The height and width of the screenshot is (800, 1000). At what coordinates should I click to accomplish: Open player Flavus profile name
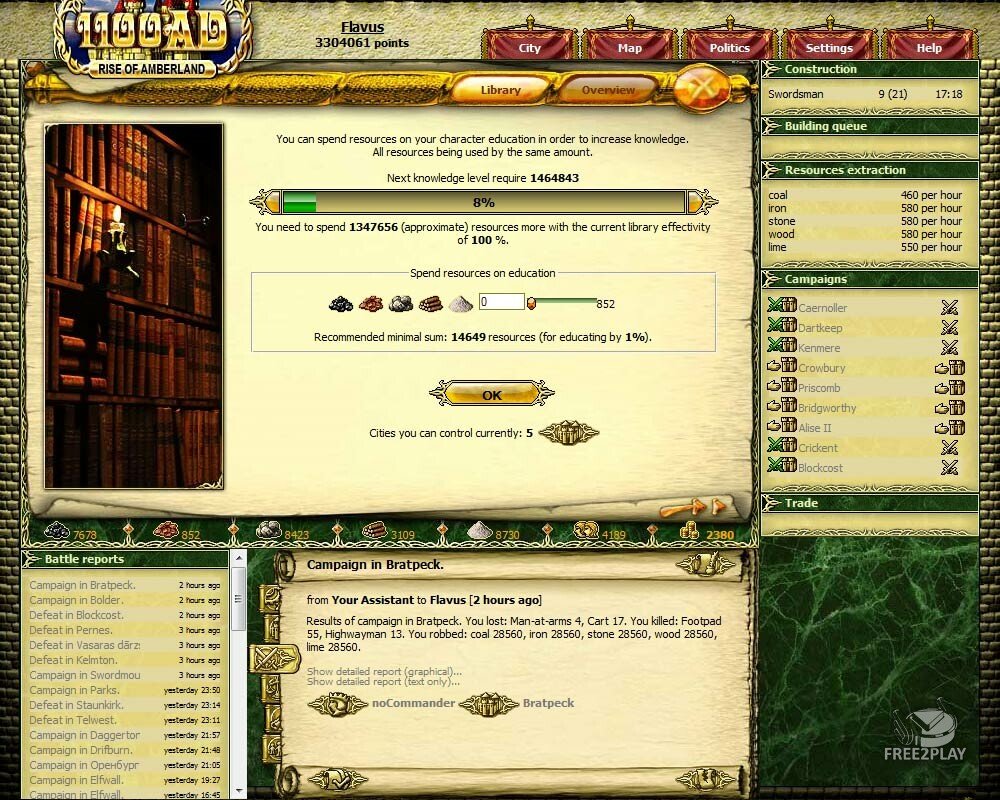[362, 28]
